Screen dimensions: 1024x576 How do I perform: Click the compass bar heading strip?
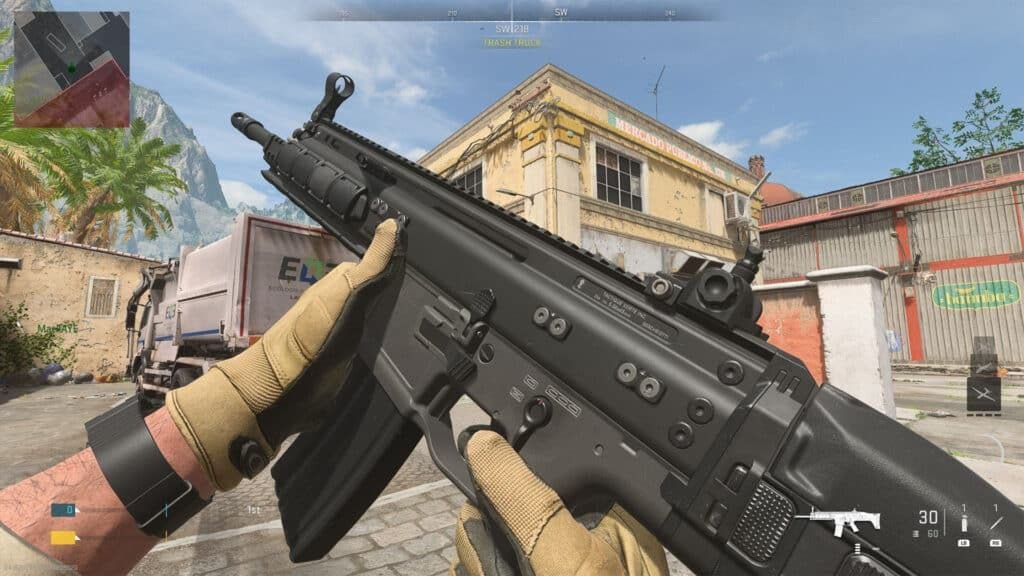click(512, 13)
